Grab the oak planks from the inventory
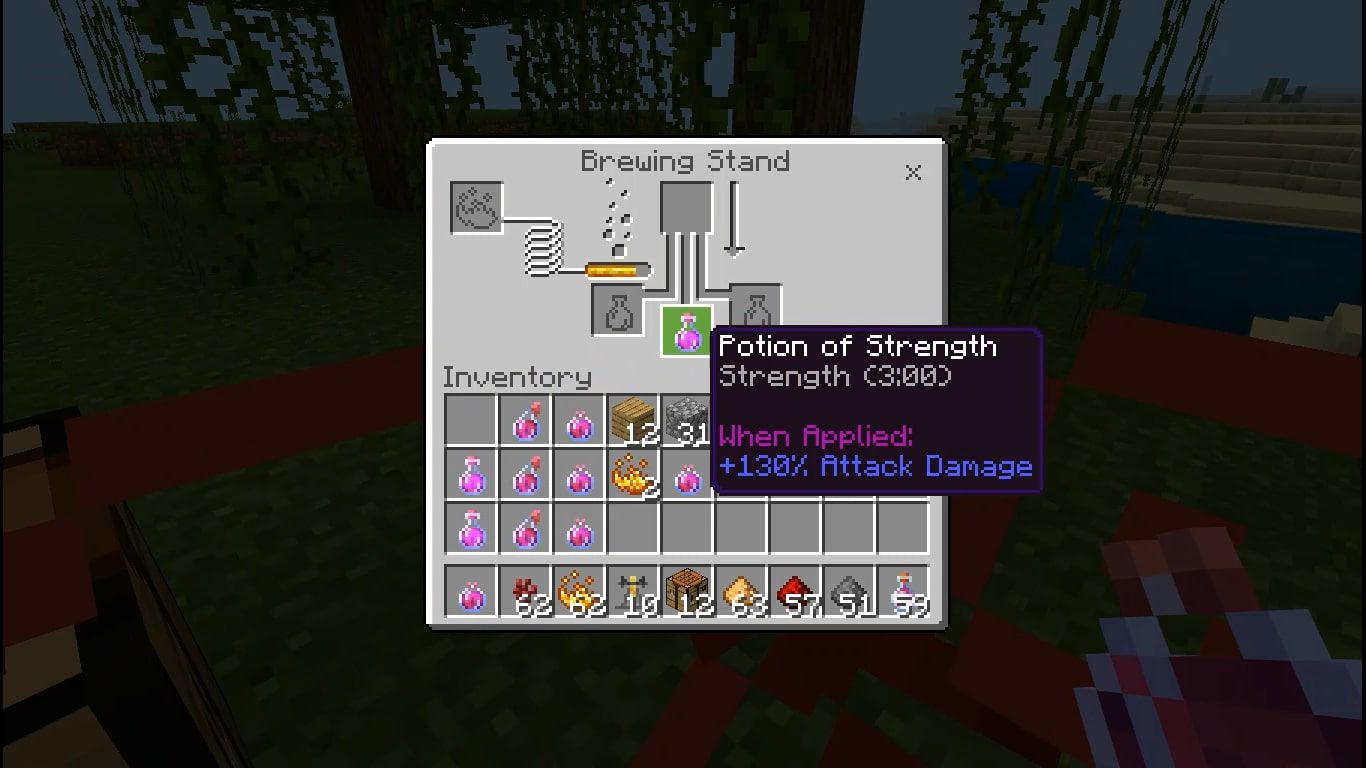The image size is (1366, 768). (x=634, y=420)
